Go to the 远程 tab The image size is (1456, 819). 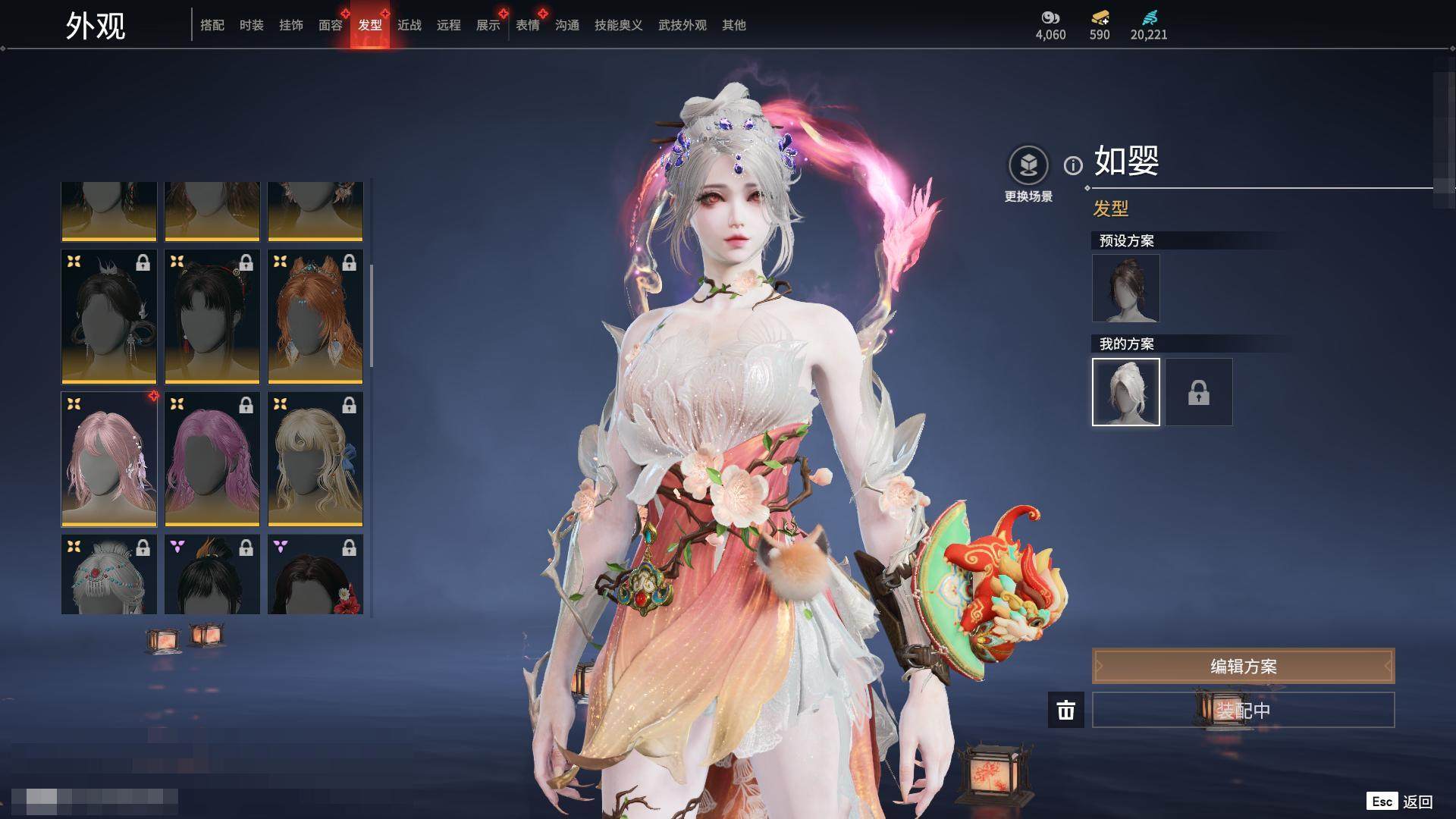(449, 25)
